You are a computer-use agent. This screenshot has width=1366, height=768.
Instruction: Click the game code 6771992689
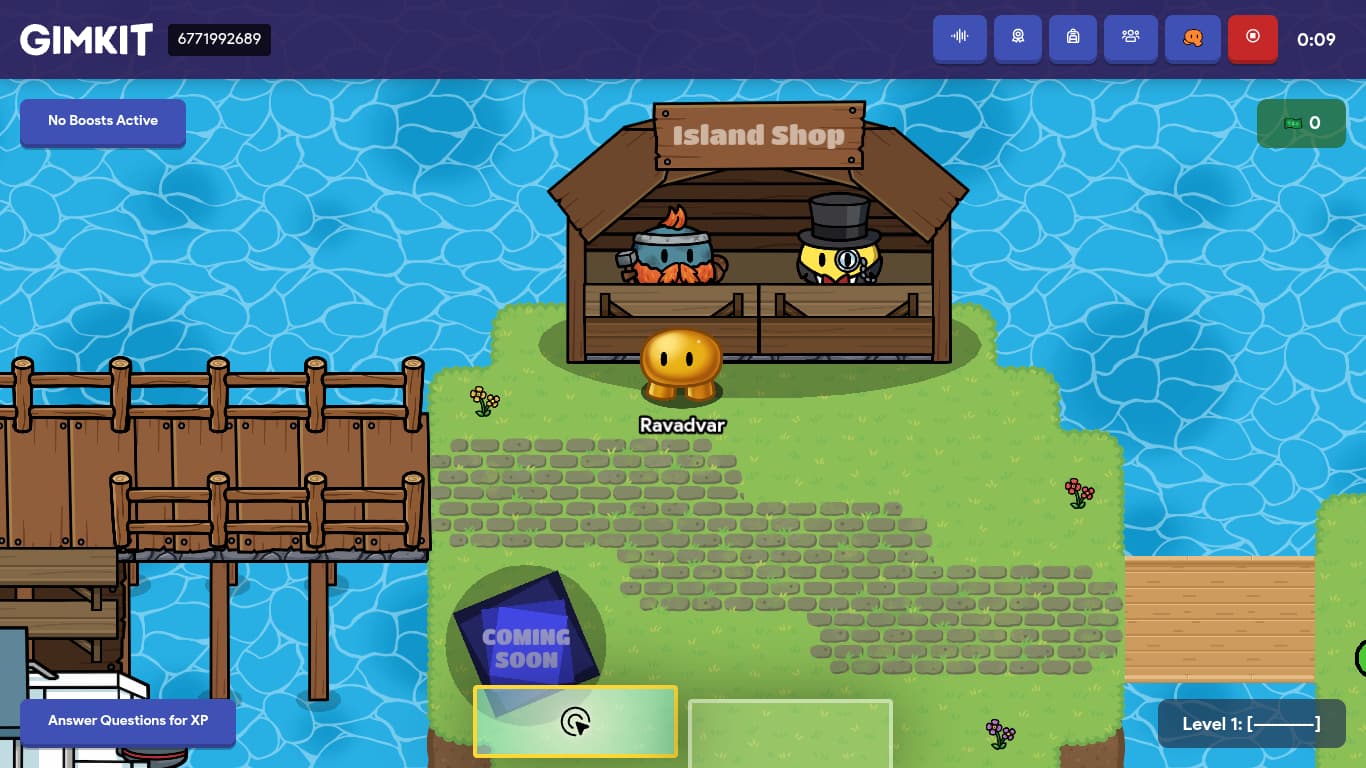click(x=219, y=40)
